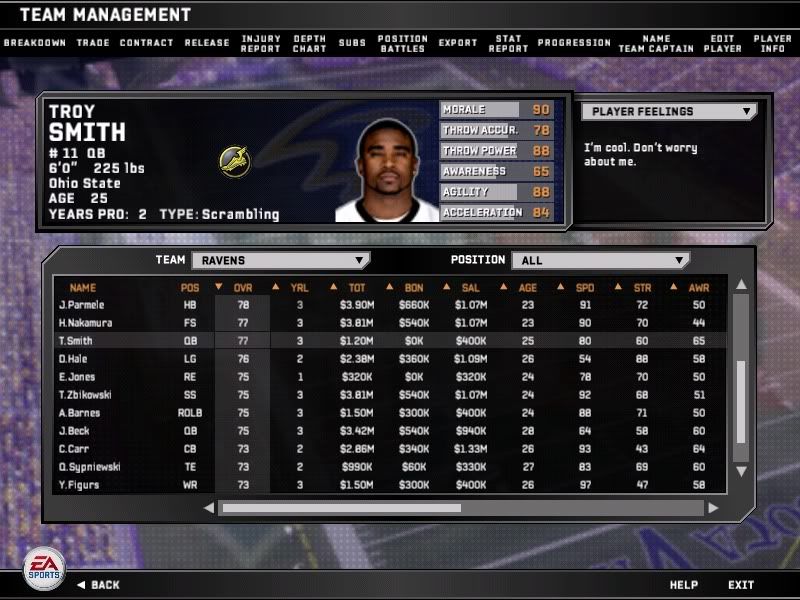
Task: Sort roster by the OVR column
Action: 243,287
